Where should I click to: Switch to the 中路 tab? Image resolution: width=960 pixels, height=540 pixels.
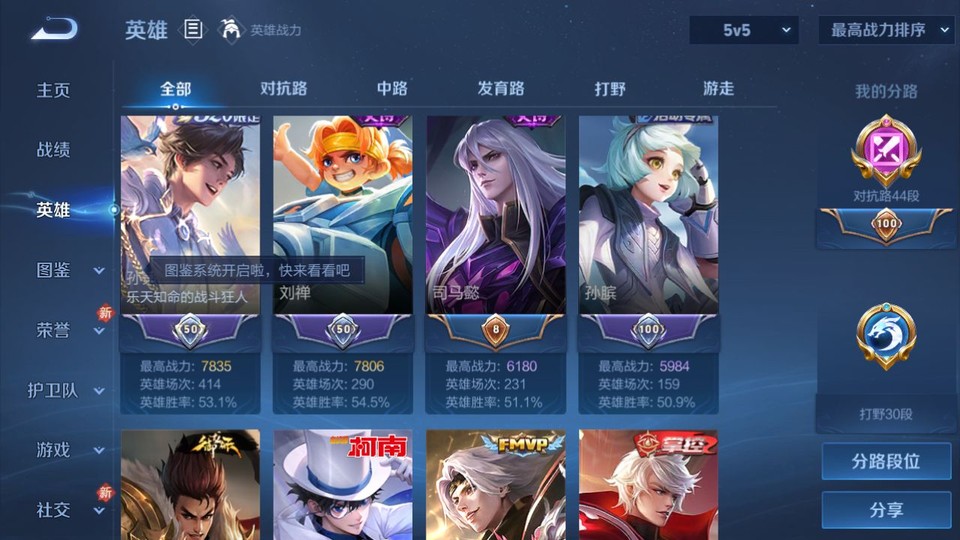click(x=391, y=89)
